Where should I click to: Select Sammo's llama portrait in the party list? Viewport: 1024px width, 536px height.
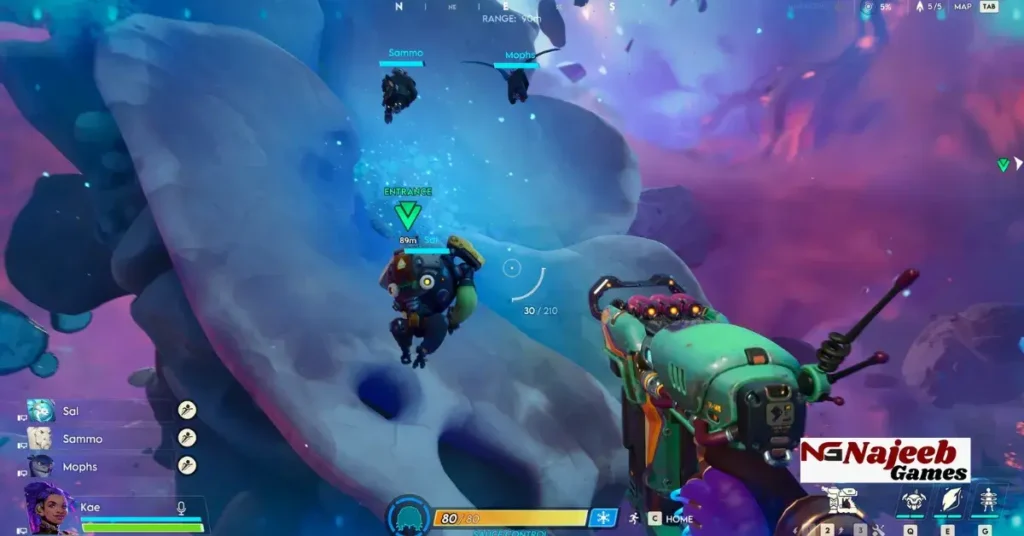[39, 438]
